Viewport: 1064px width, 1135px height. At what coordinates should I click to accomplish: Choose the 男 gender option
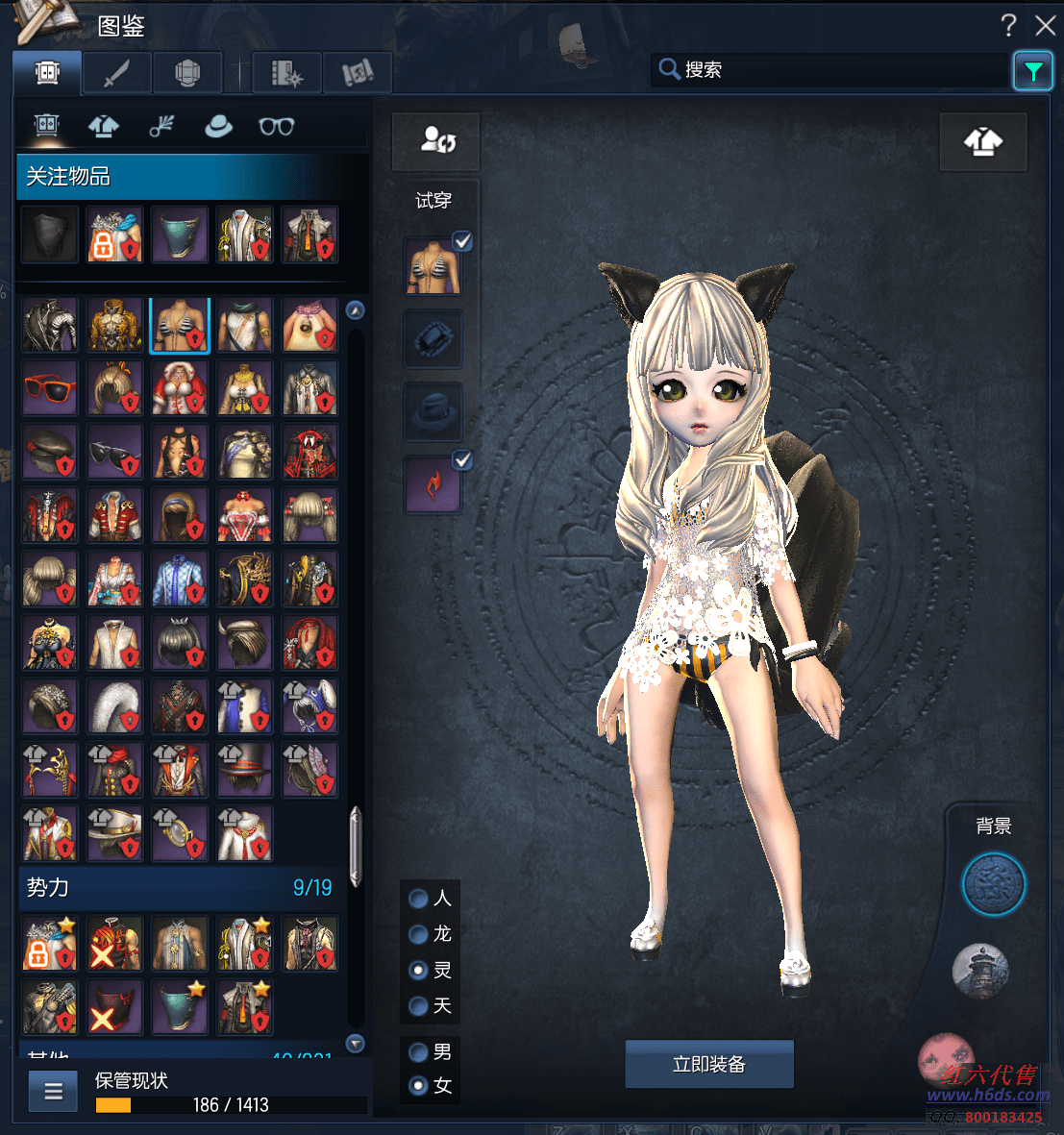tap(418, 1052)
